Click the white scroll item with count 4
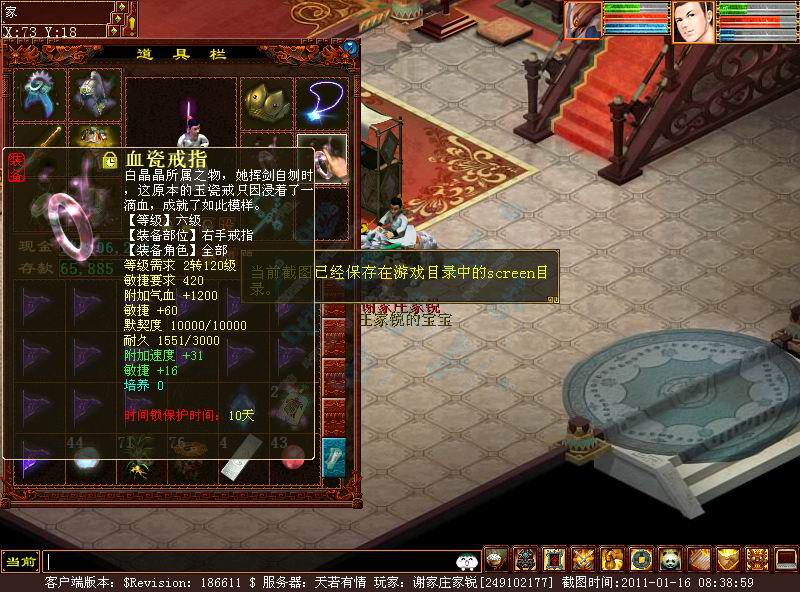 [x=236, y=461]
